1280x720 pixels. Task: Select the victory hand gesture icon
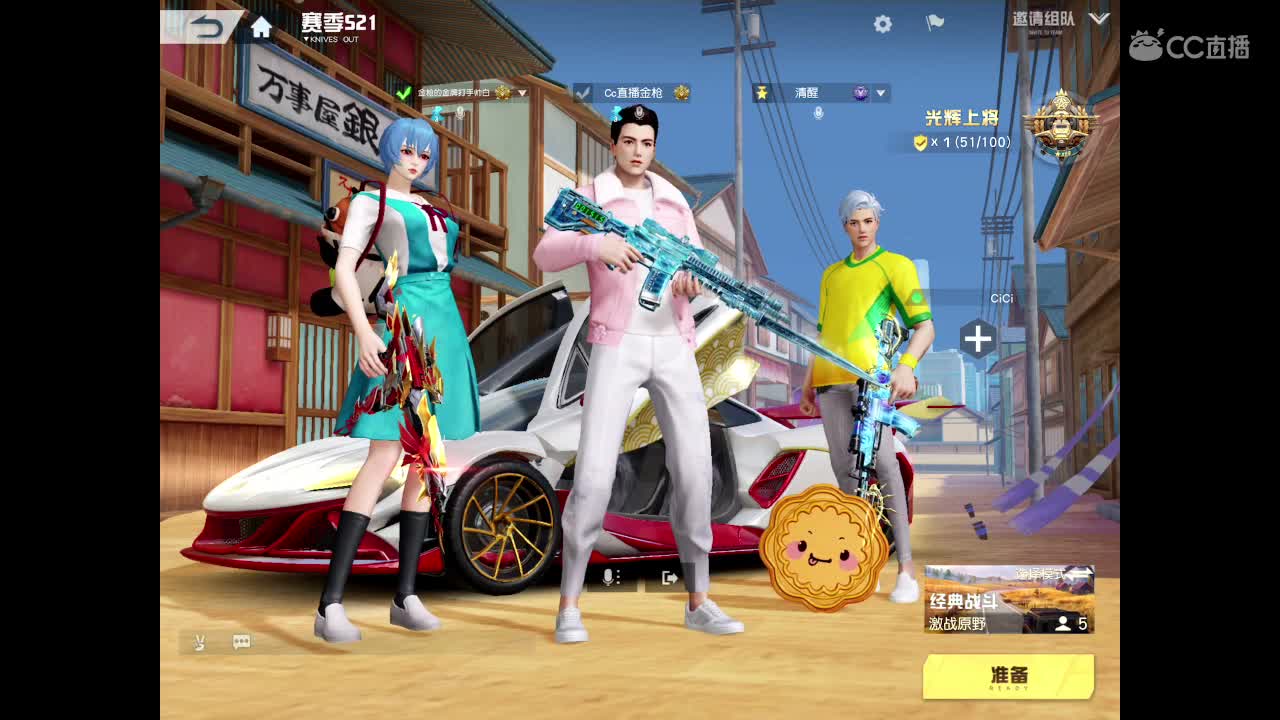[x=198, y=642]
